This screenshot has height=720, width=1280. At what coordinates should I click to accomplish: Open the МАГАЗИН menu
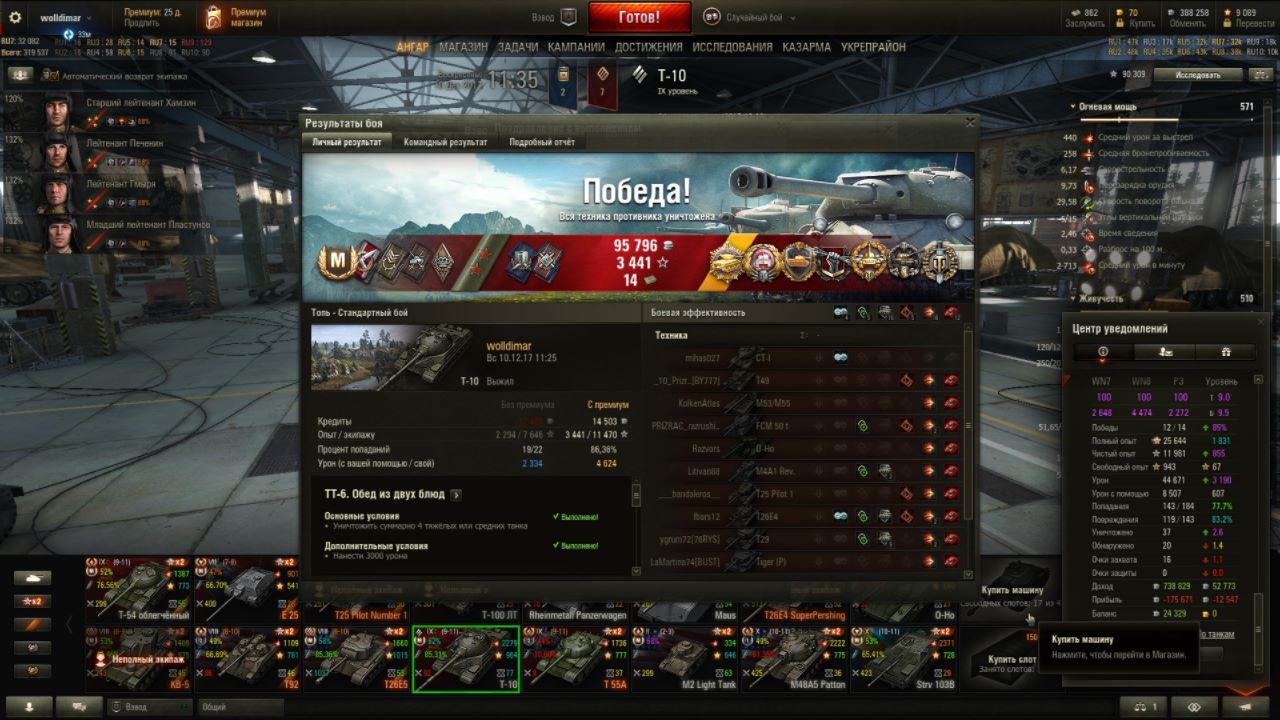(463, 47)
